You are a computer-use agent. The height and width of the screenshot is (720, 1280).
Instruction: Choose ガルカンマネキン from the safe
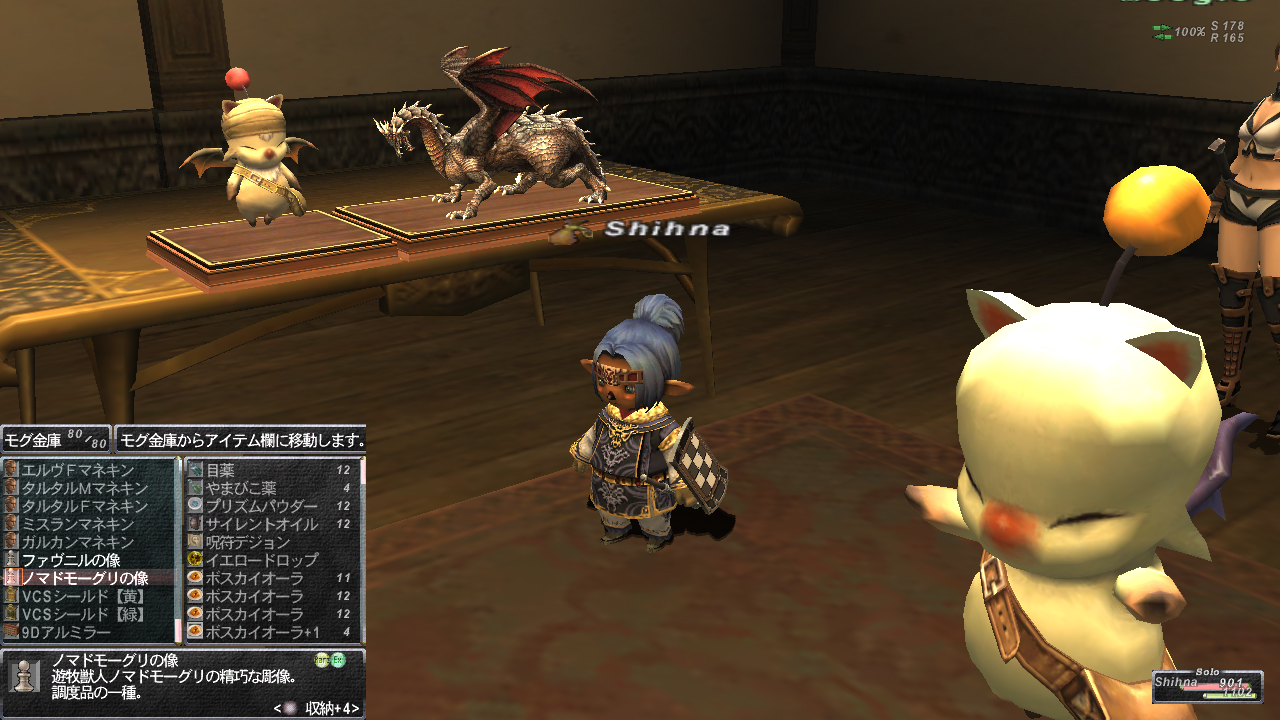pos(78,542)
